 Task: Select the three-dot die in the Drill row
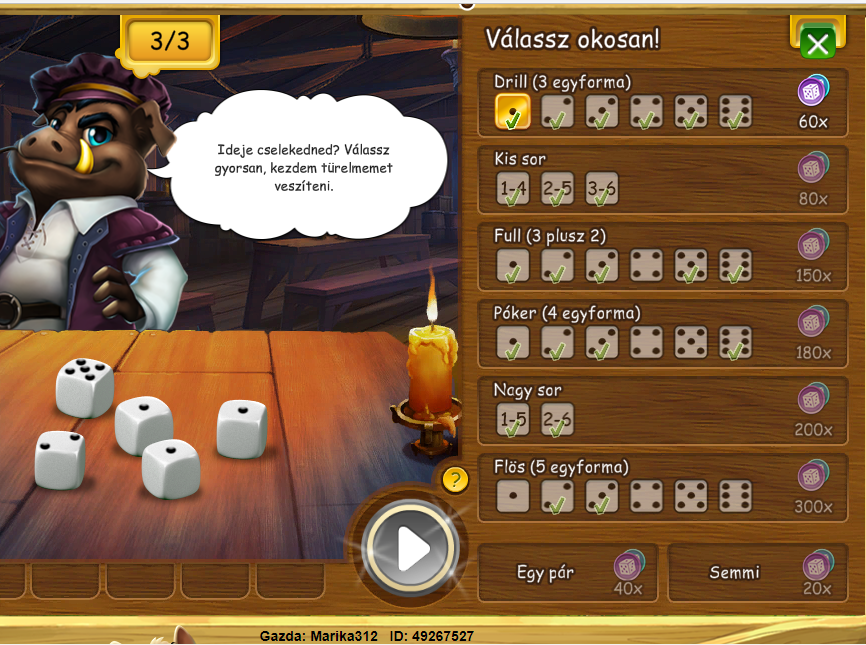[x=602, y=112]
